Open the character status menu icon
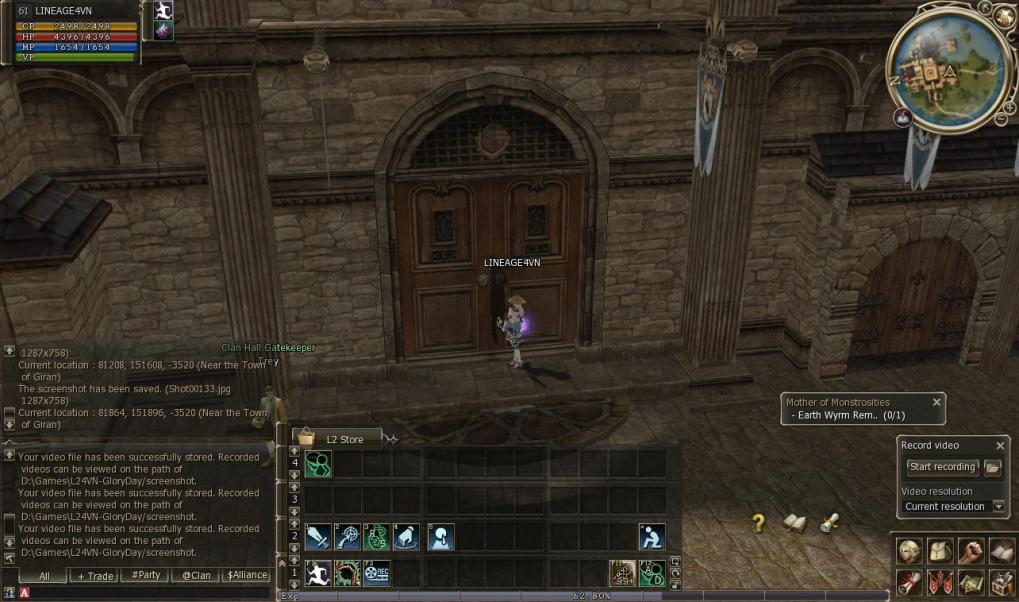The height and width of the screenshot is (602, 1019). pos(908,551)
